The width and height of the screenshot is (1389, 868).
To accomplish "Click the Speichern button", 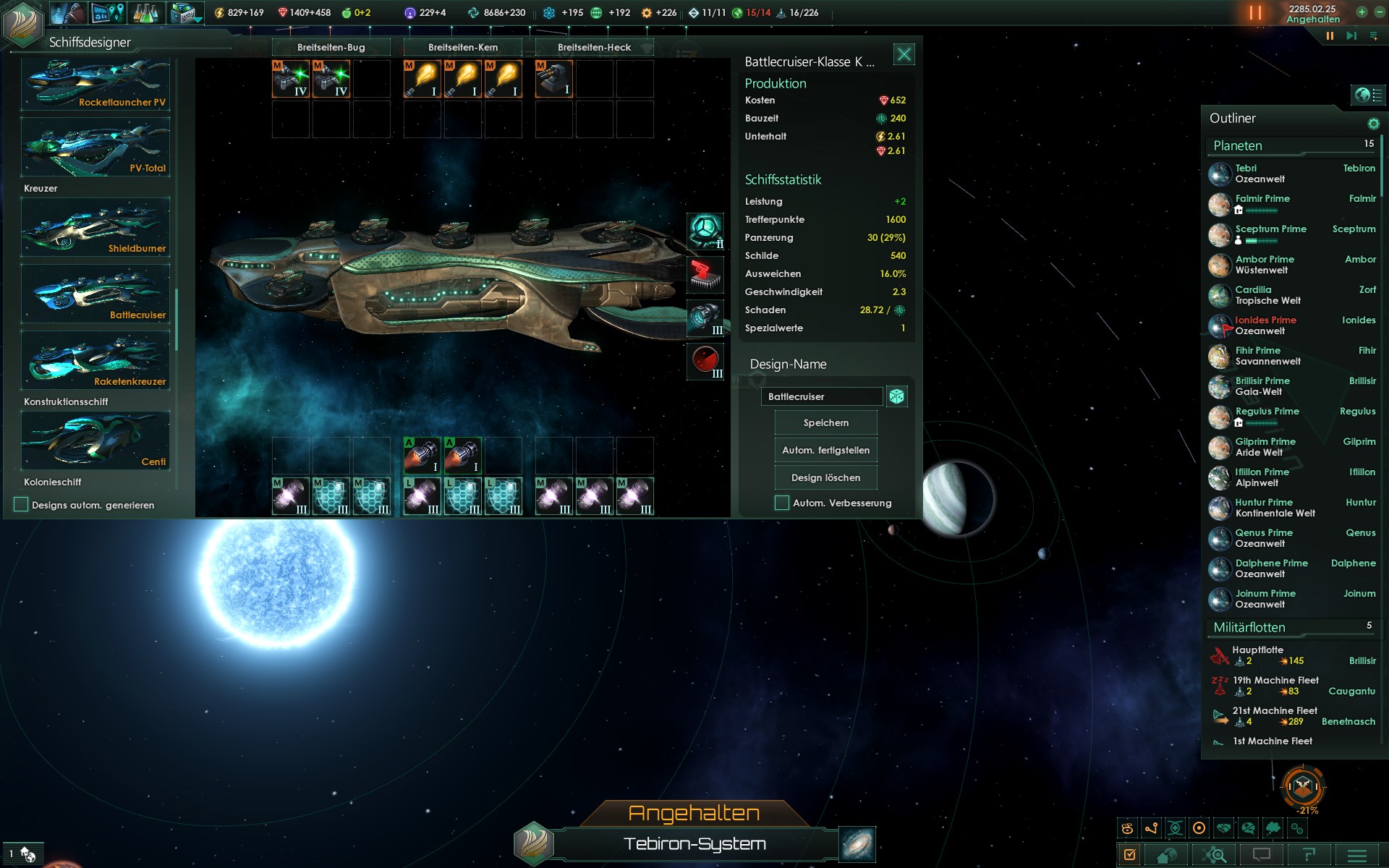I will pos(825,422).
